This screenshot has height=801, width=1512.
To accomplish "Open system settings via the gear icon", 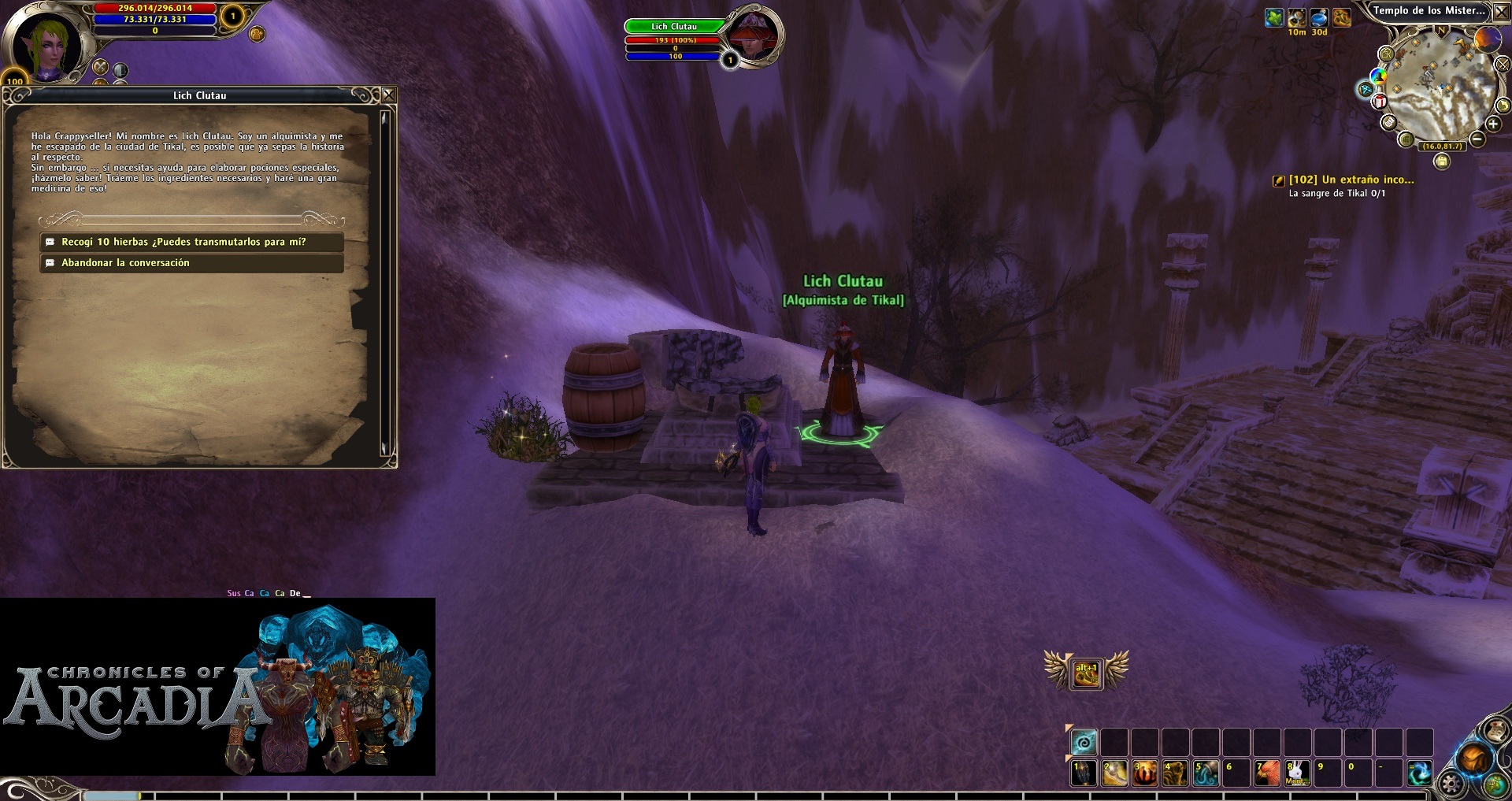I will pyautogui.click(x=1451, y=783).
